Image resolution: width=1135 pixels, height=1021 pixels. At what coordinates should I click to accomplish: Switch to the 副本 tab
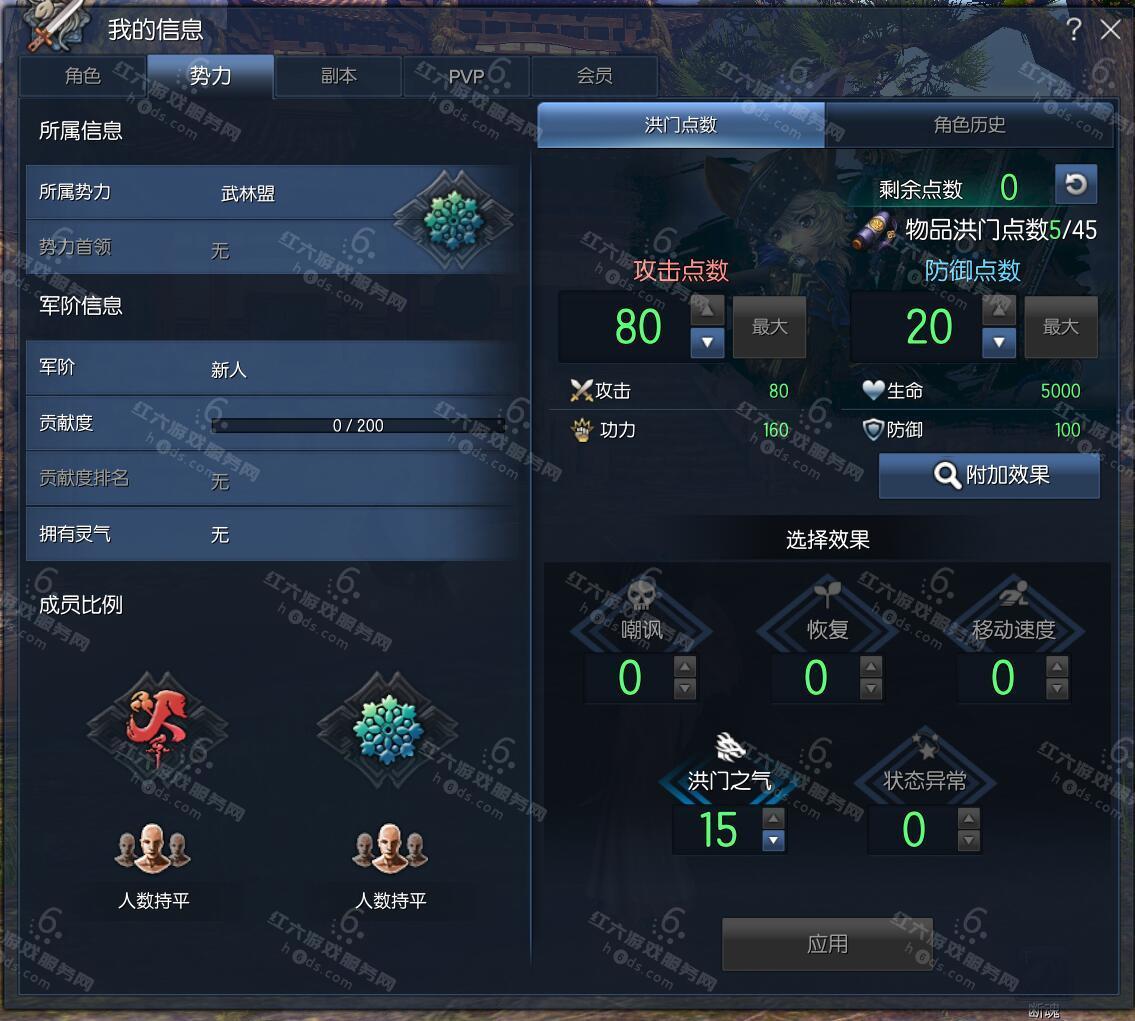pyautogui.click(x=339, y=76)
